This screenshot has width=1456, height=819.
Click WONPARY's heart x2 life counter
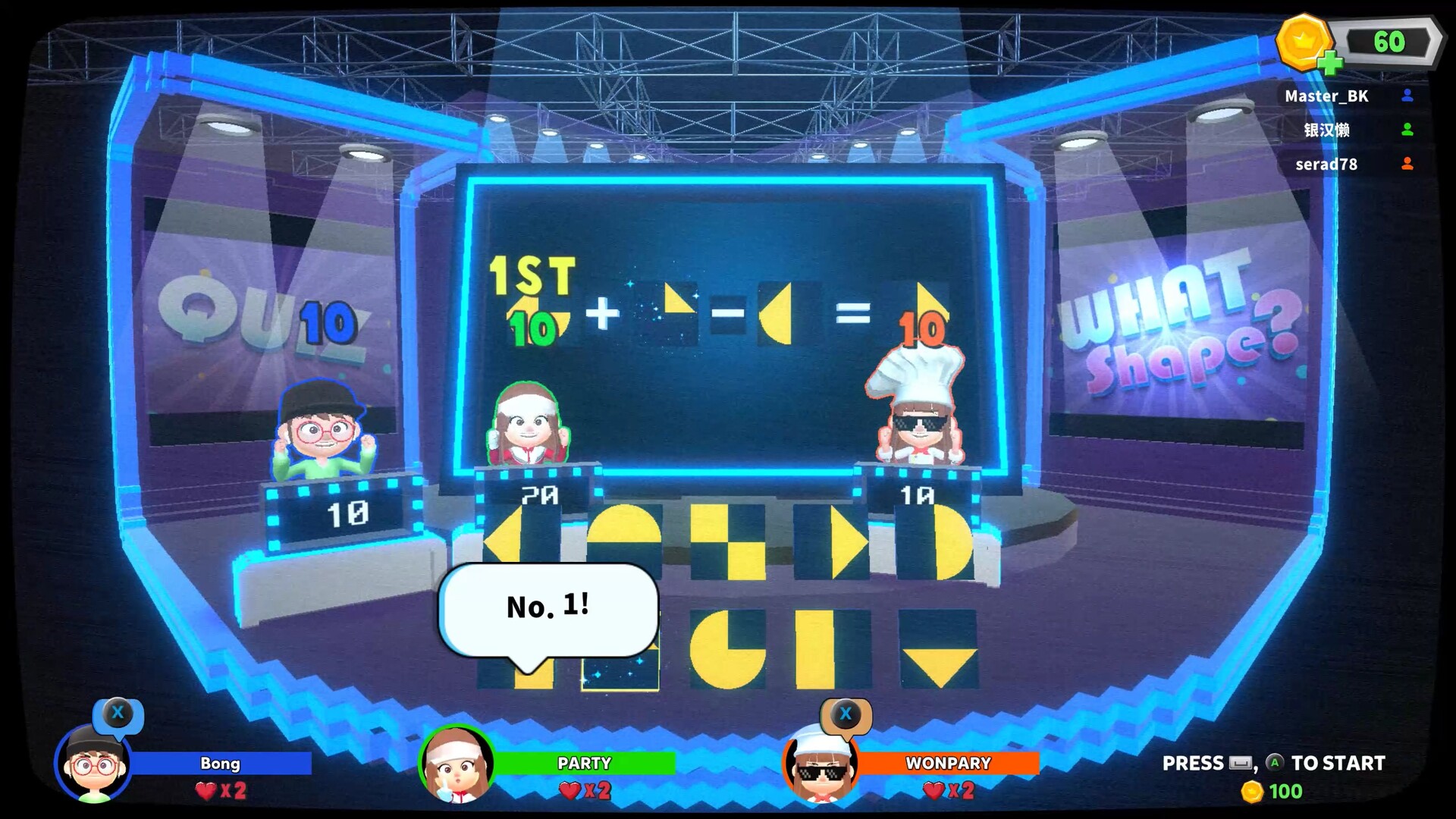947,791
